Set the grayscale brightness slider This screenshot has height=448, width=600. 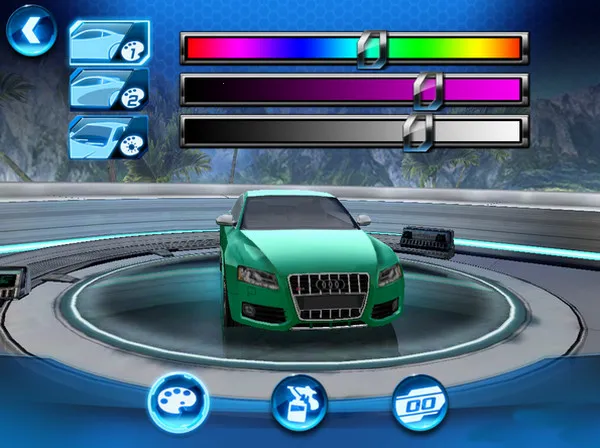(x=354, y=131)
